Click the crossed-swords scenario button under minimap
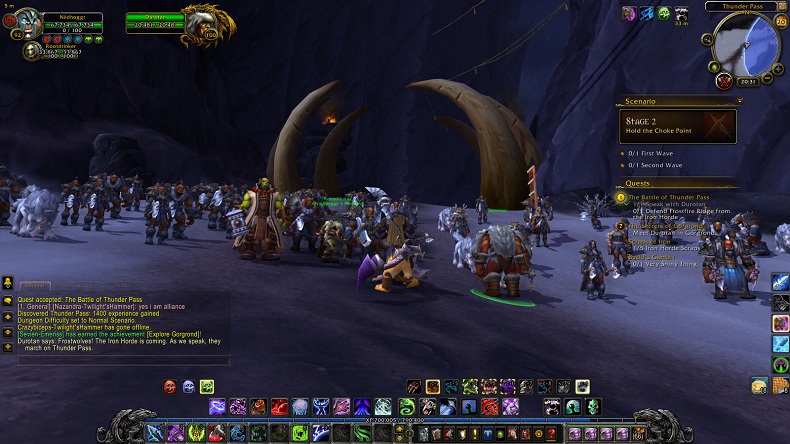The width and height of the screenshot is (790, 444). tap(724, 81)
